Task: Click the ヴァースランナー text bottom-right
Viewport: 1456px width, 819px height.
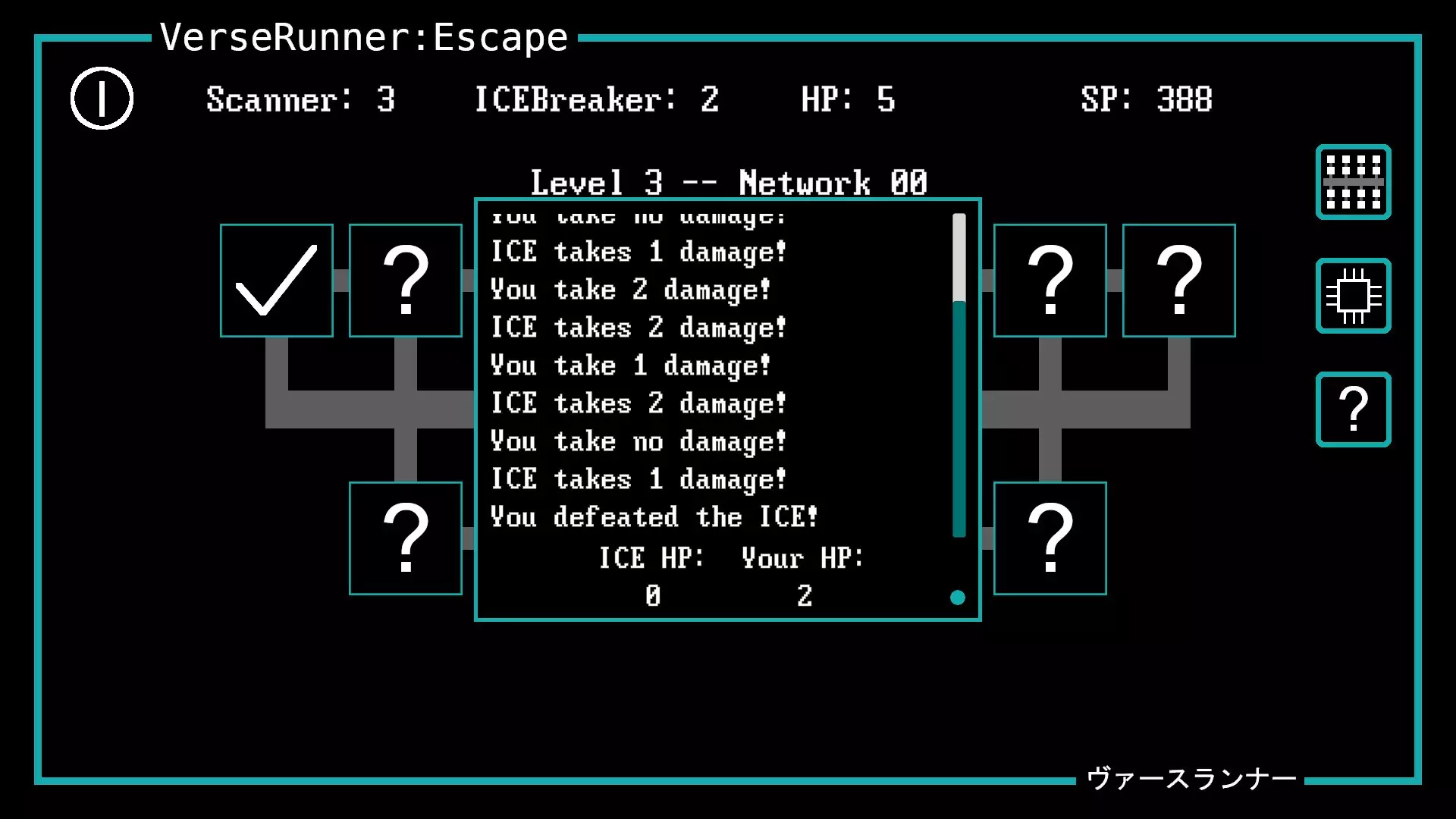Action: click(x=1191, y=778)
